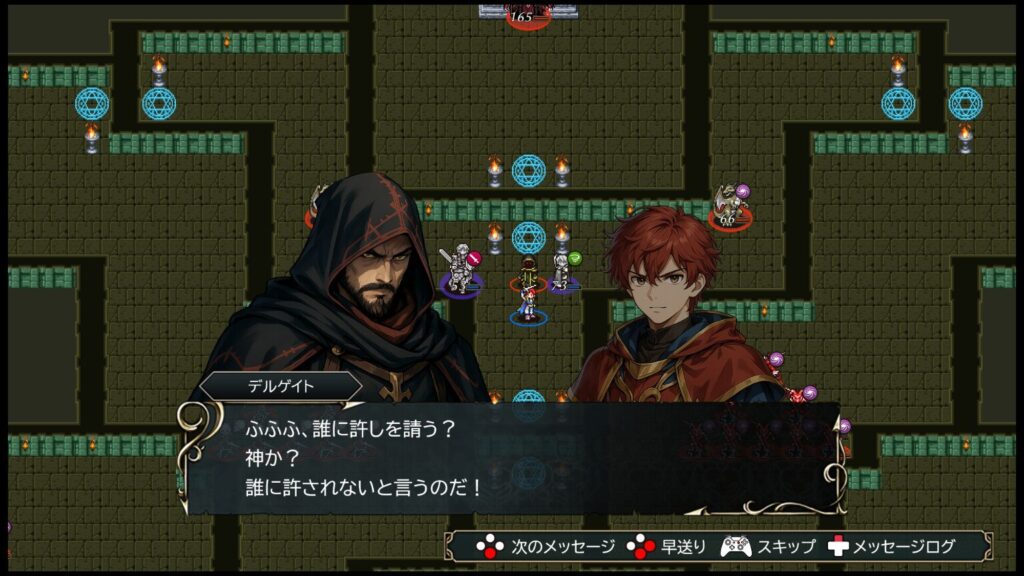This screenshot has width=1024, height=576.
Task: Advance the dialogue by clicking Delgate's message box
Action: click(x=510, y=458)
